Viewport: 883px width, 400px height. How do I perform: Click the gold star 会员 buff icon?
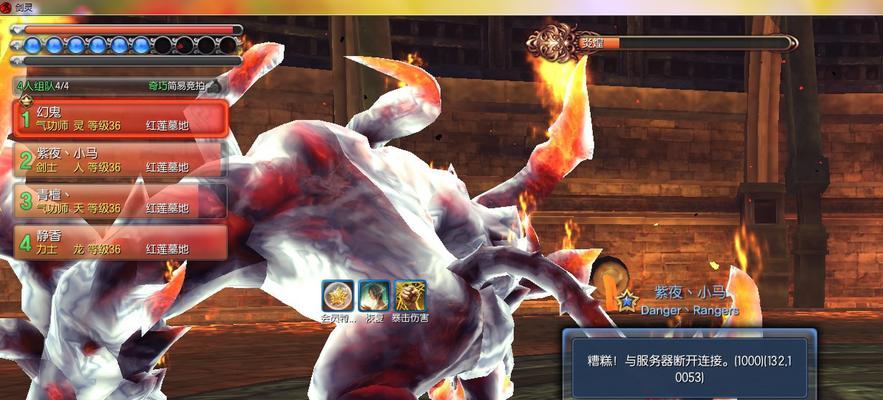point(338,295)
